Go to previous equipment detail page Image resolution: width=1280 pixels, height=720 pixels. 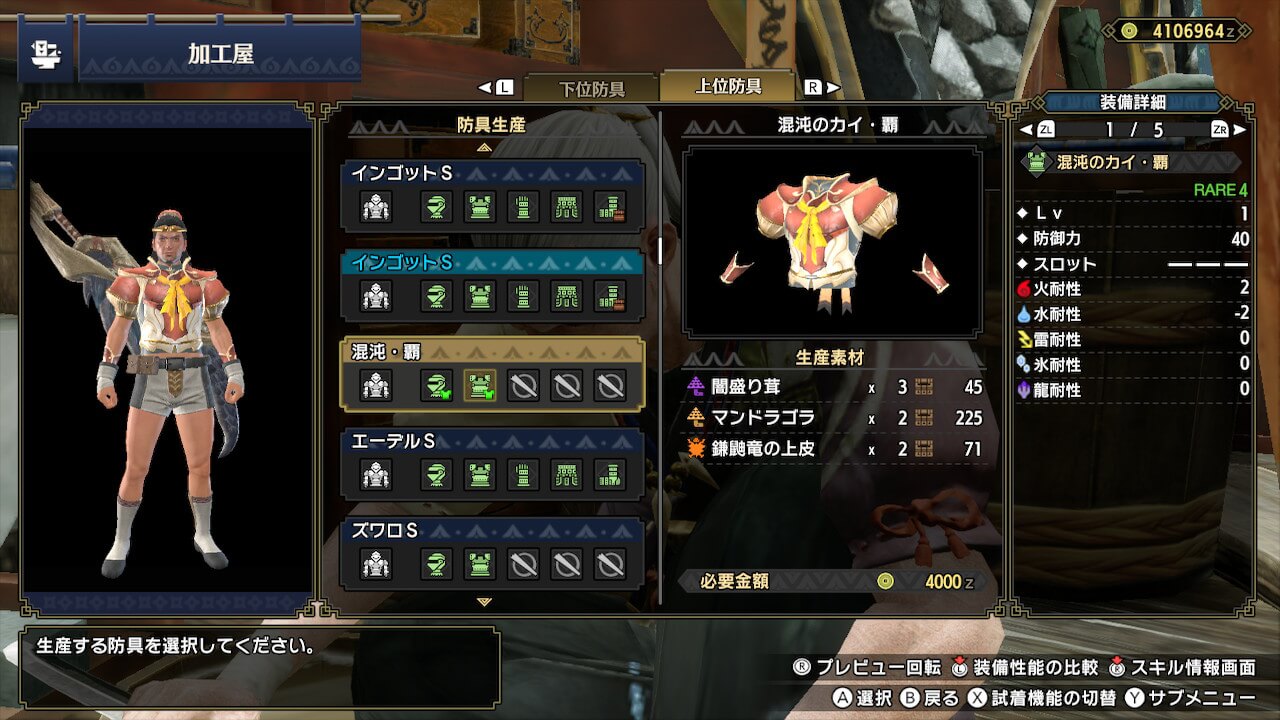coord(1026,130)
